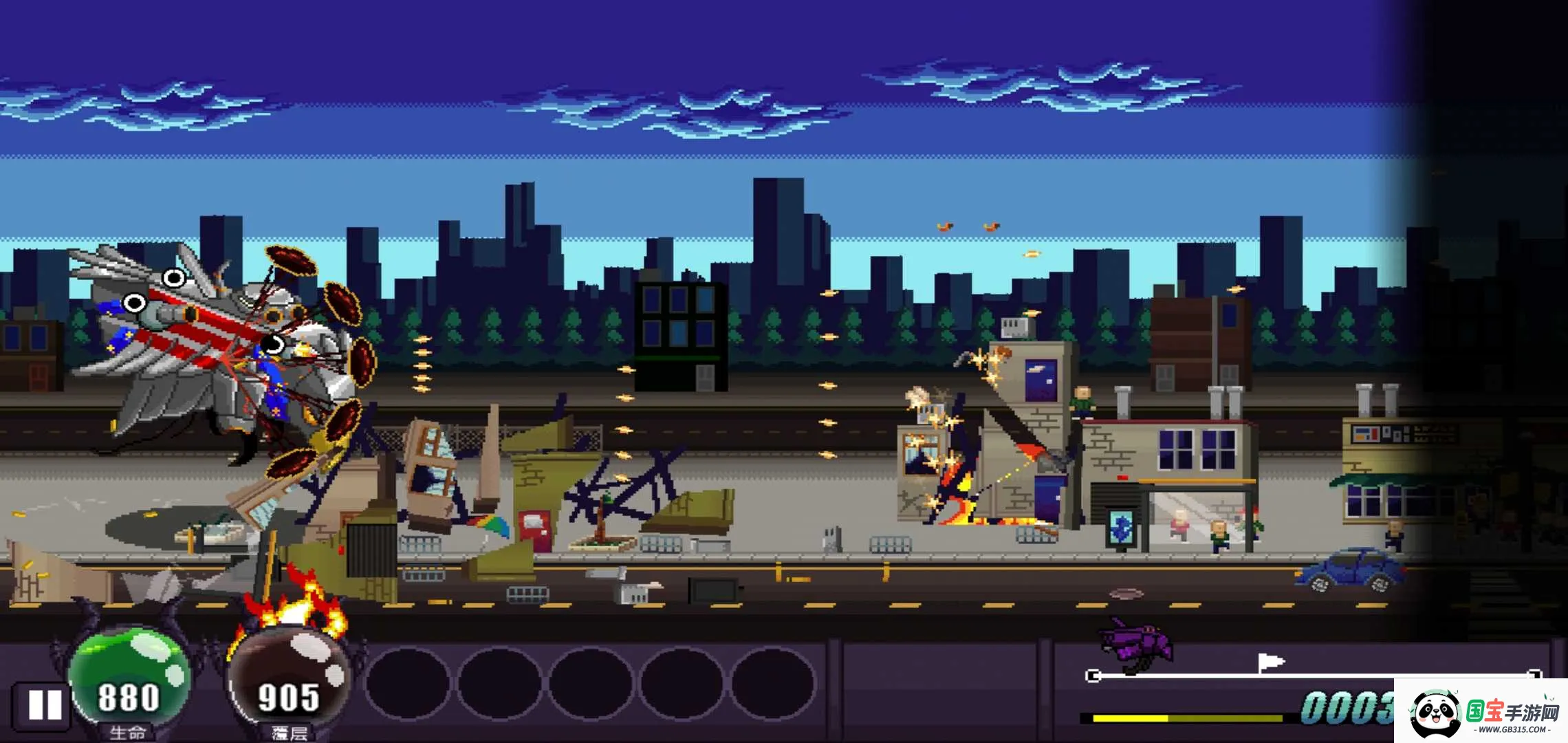This screenshot has width=1568, height=743.
Task: Pause the game with the pause button
Action: (x=44, y=705)
